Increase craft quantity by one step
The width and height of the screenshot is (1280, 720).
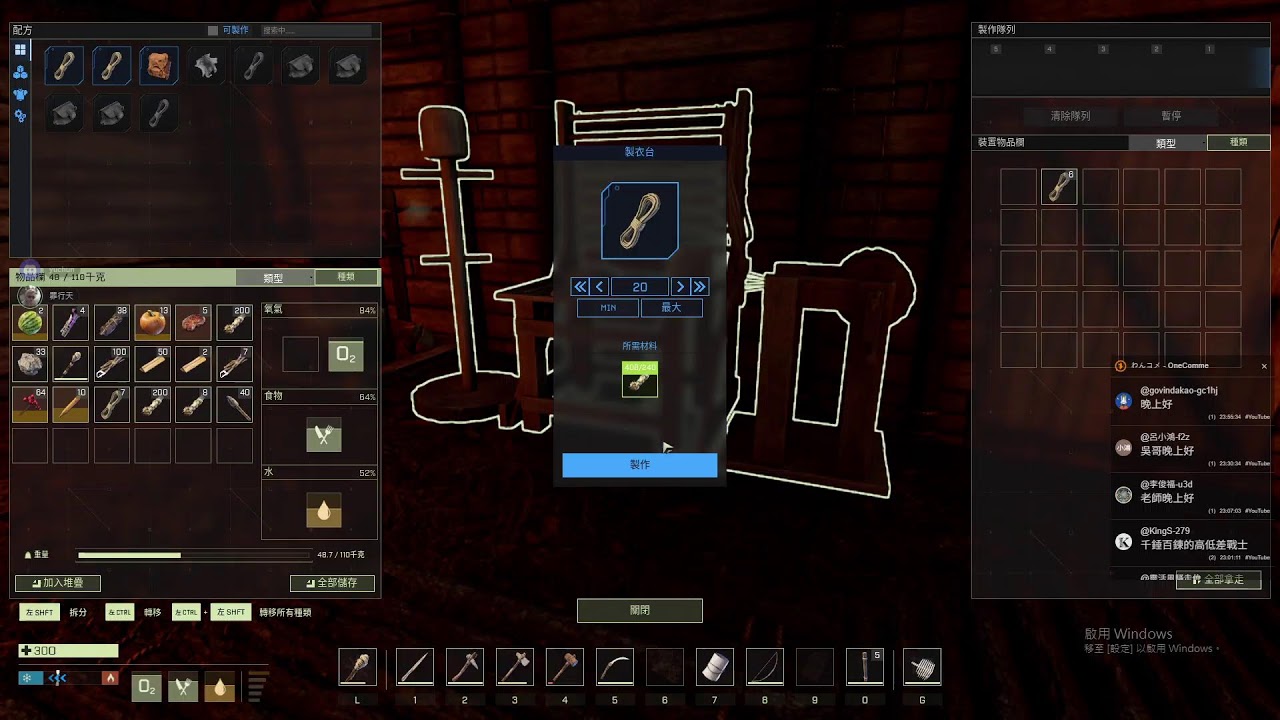pyautogui.click(x=679, y=287)
